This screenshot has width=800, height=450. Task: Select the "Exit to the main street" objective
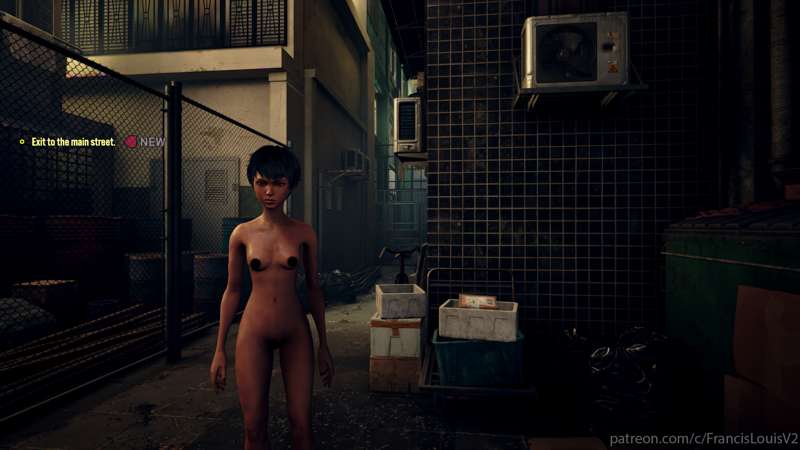pos(73,142)
